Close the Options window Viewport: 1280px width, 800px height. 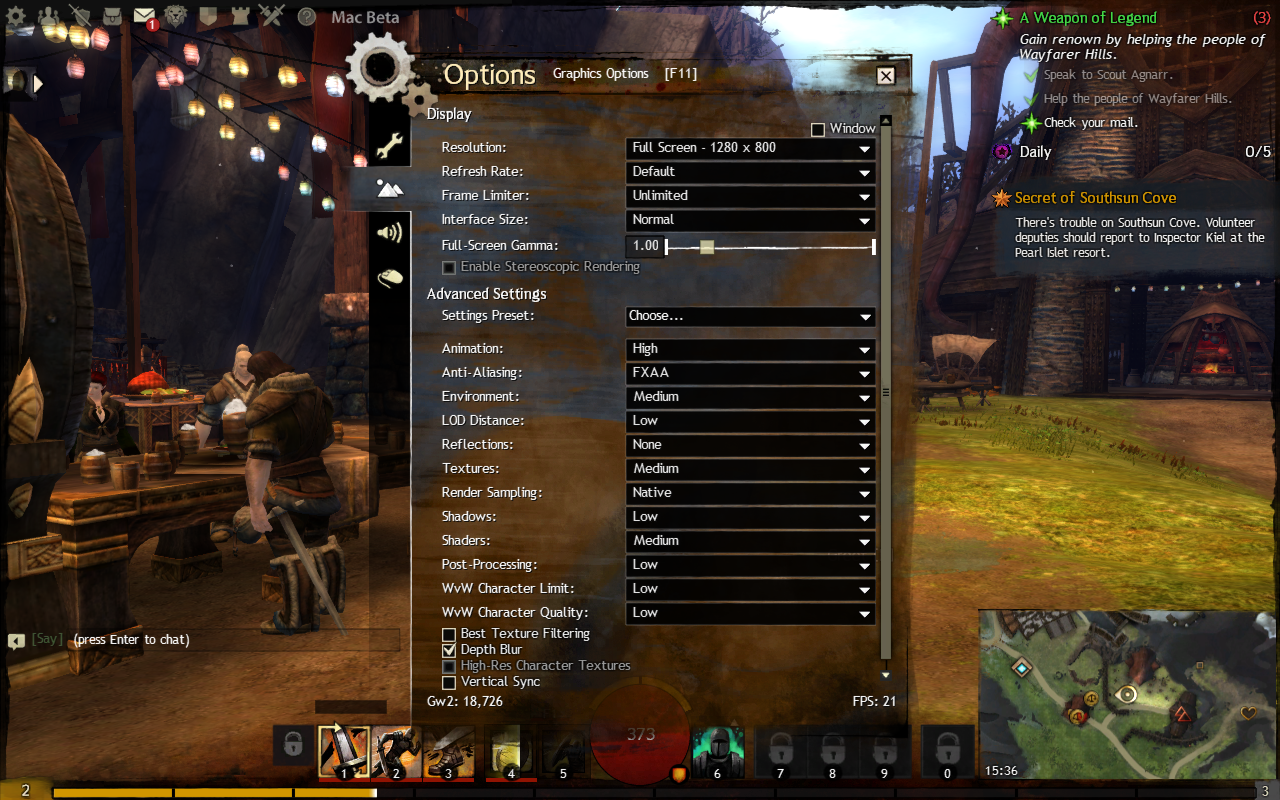[885, 75]
